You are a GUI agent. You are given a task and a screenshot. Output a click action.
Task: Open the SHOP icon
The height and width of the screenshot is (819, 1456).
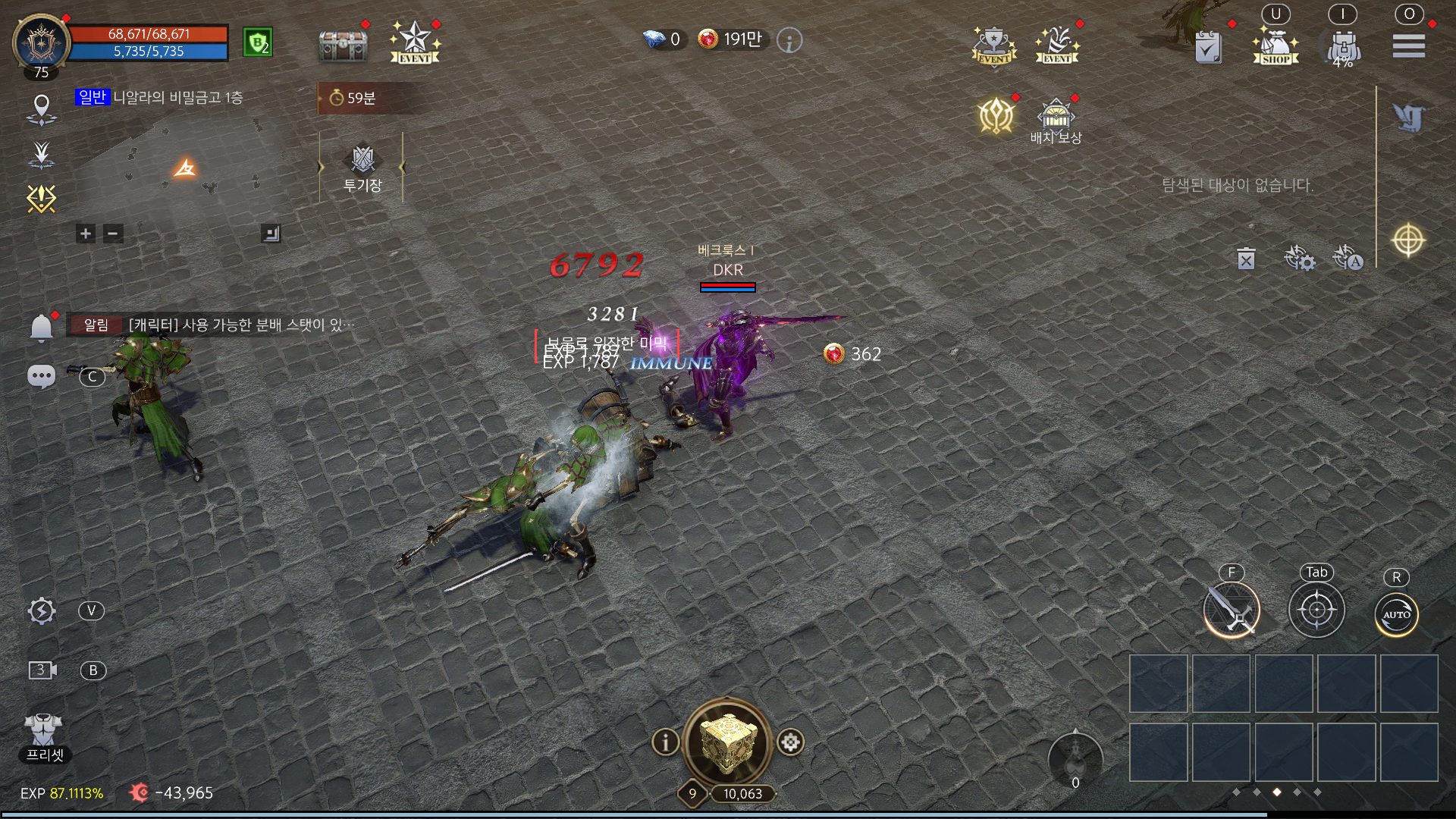[x=1276, y=46]
